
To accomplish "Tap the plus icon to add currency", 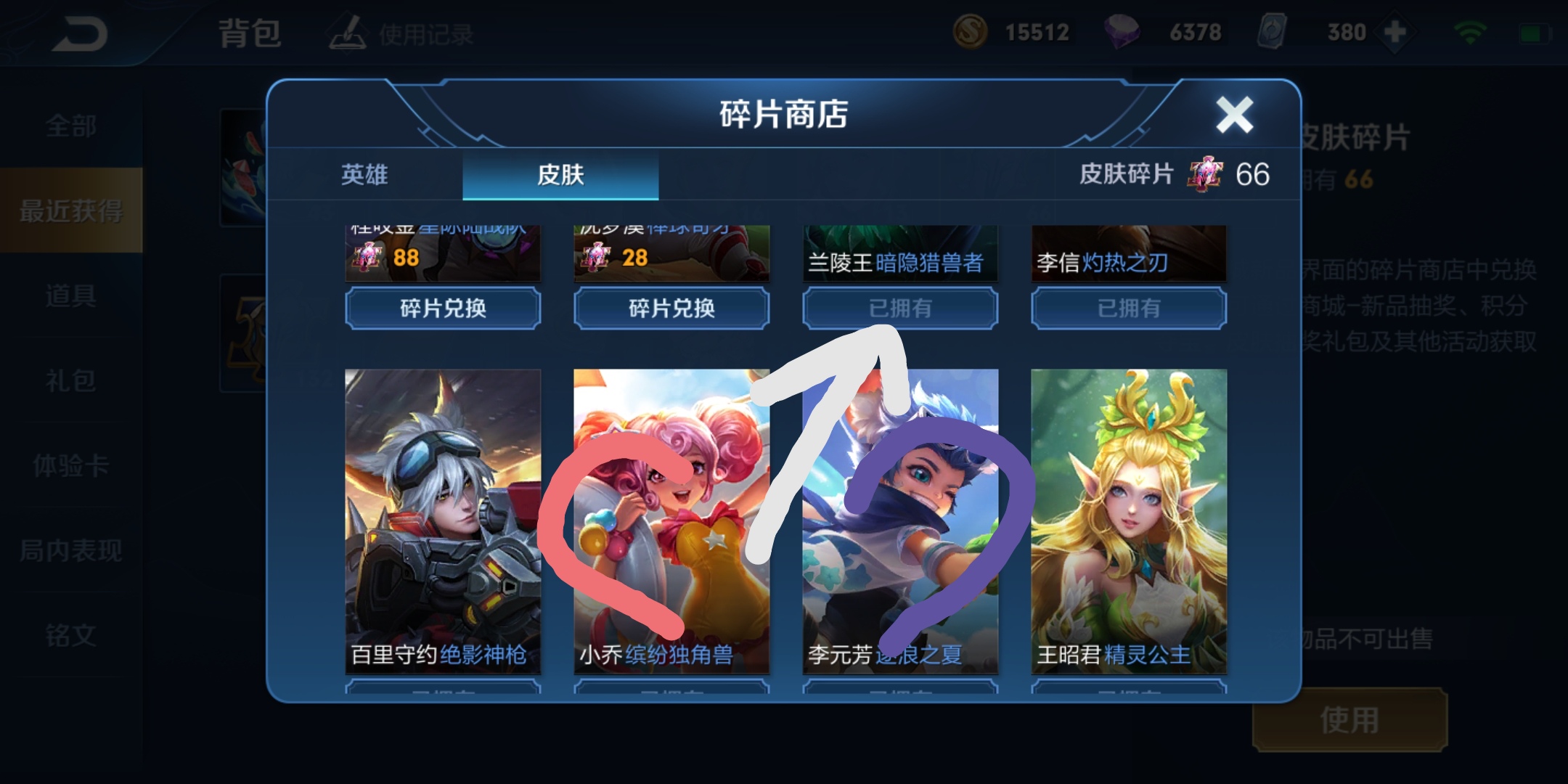I will point(1395,31).
